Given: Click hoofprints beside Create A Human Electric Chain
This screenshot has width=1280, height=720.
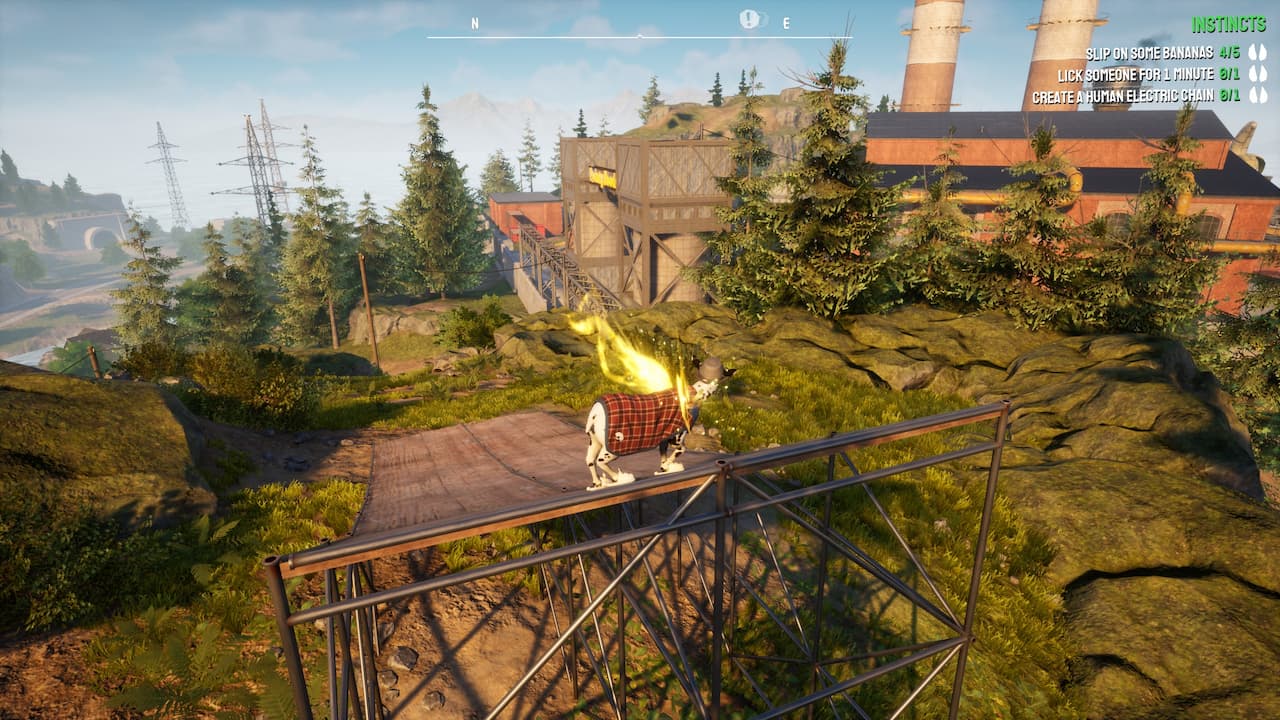Looking at the screenshot, I should tap(1258, 95).
